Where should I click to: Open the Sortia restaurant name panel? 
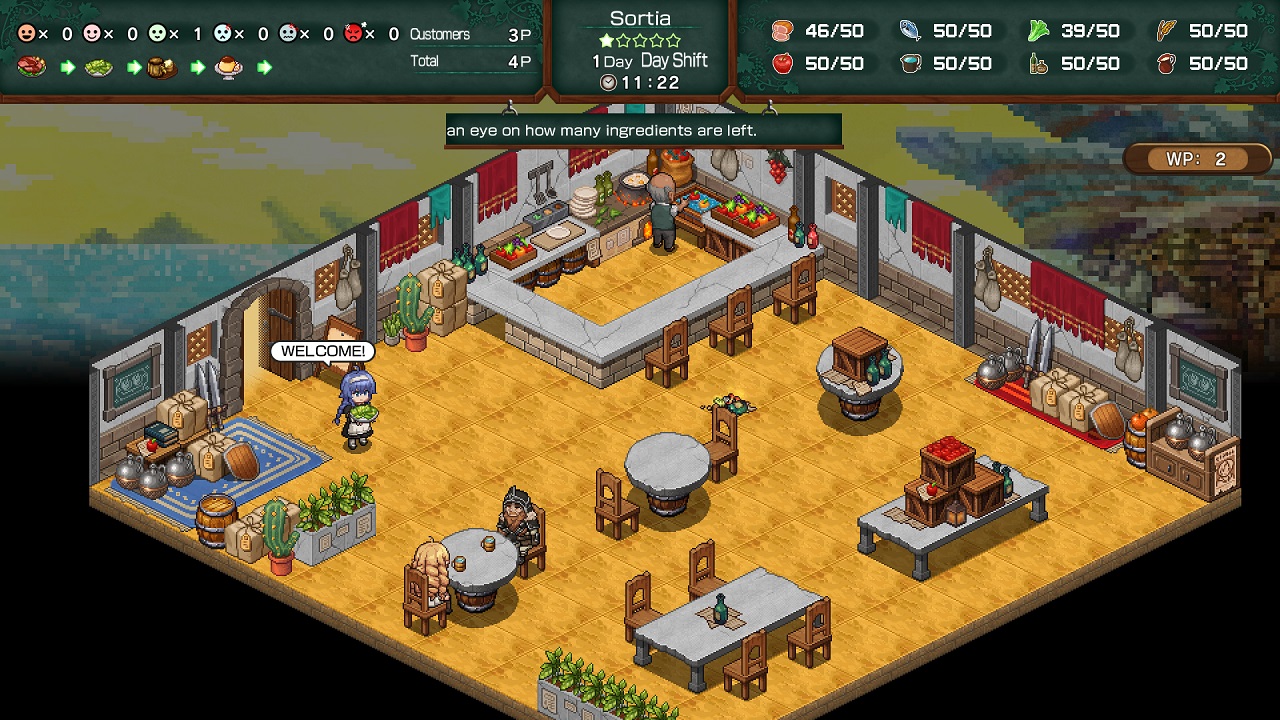click(x=641, y=17)
